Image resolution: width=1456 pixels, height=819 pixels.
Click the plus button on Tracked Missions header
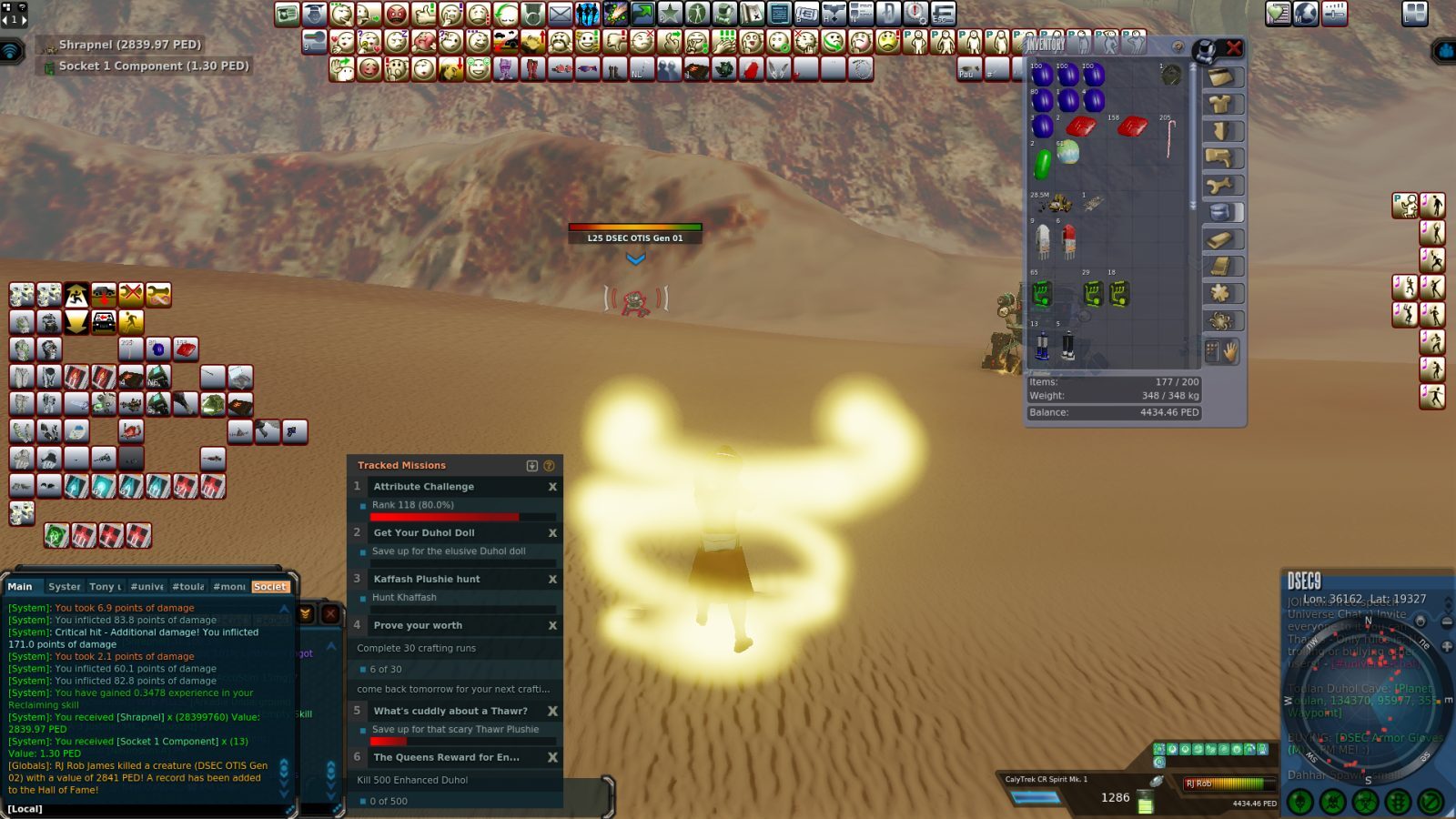(532, 465)
